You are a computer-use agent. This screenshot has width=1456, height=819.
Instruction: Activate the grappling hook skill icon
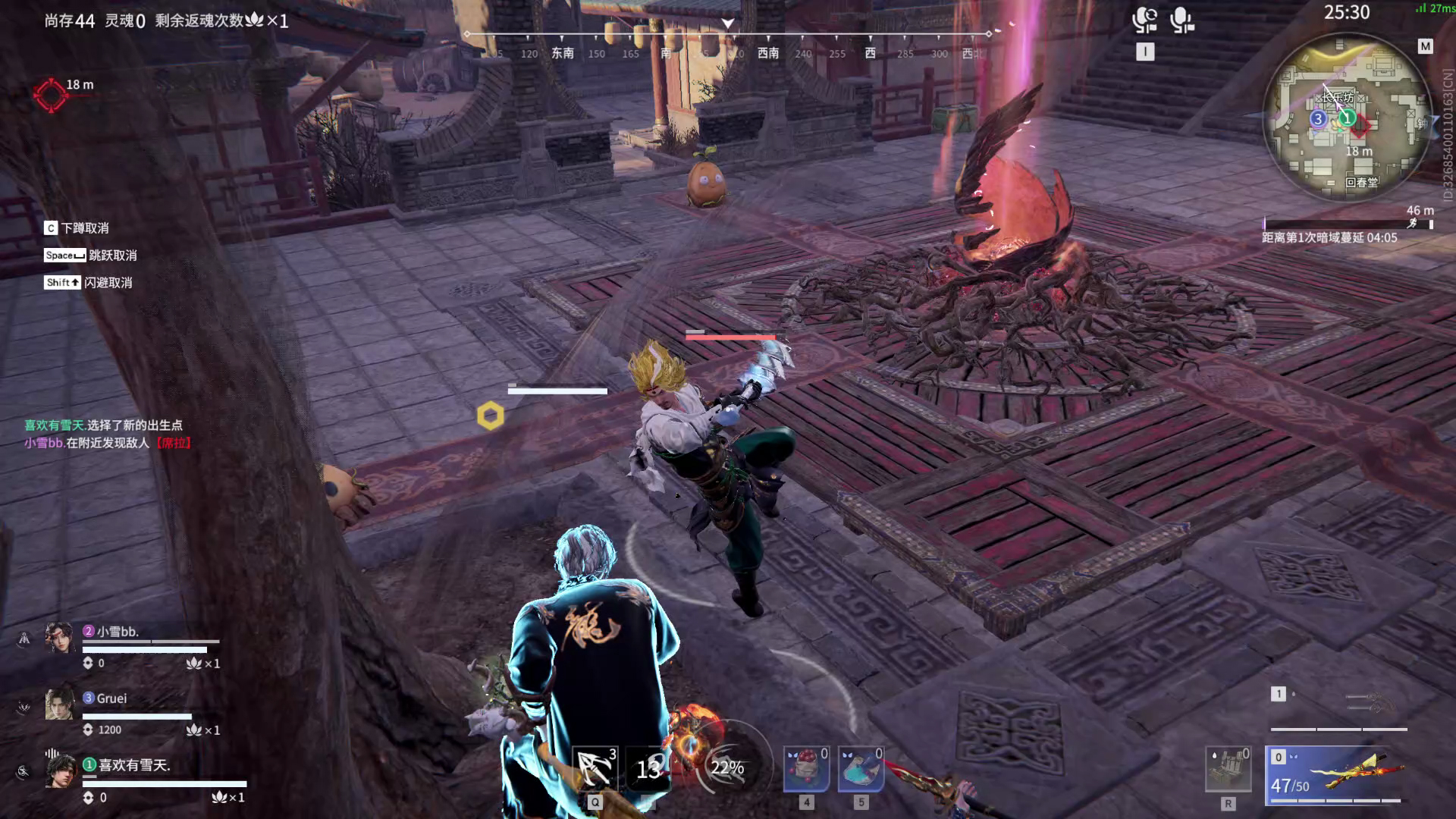click(x=595, y=768)
